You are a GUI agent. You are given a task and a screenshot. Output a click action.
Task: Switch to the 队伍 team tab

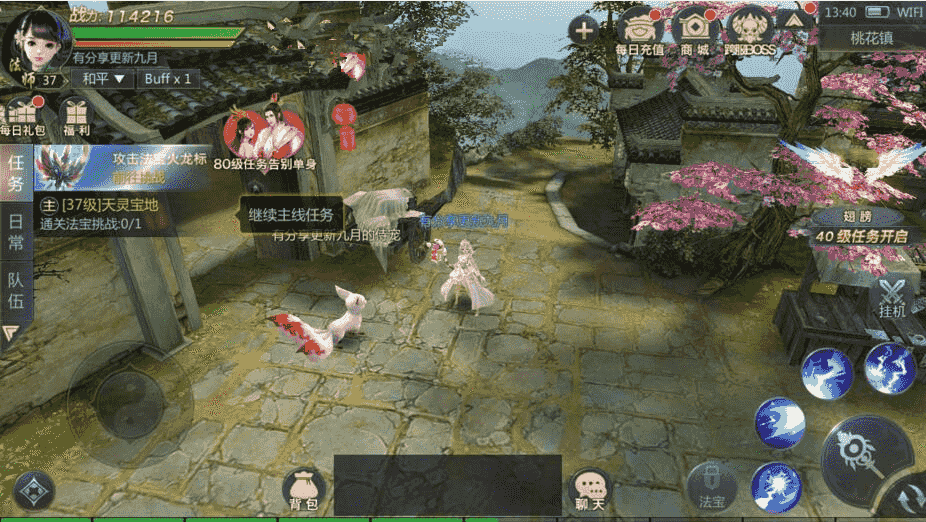(16, 290)
